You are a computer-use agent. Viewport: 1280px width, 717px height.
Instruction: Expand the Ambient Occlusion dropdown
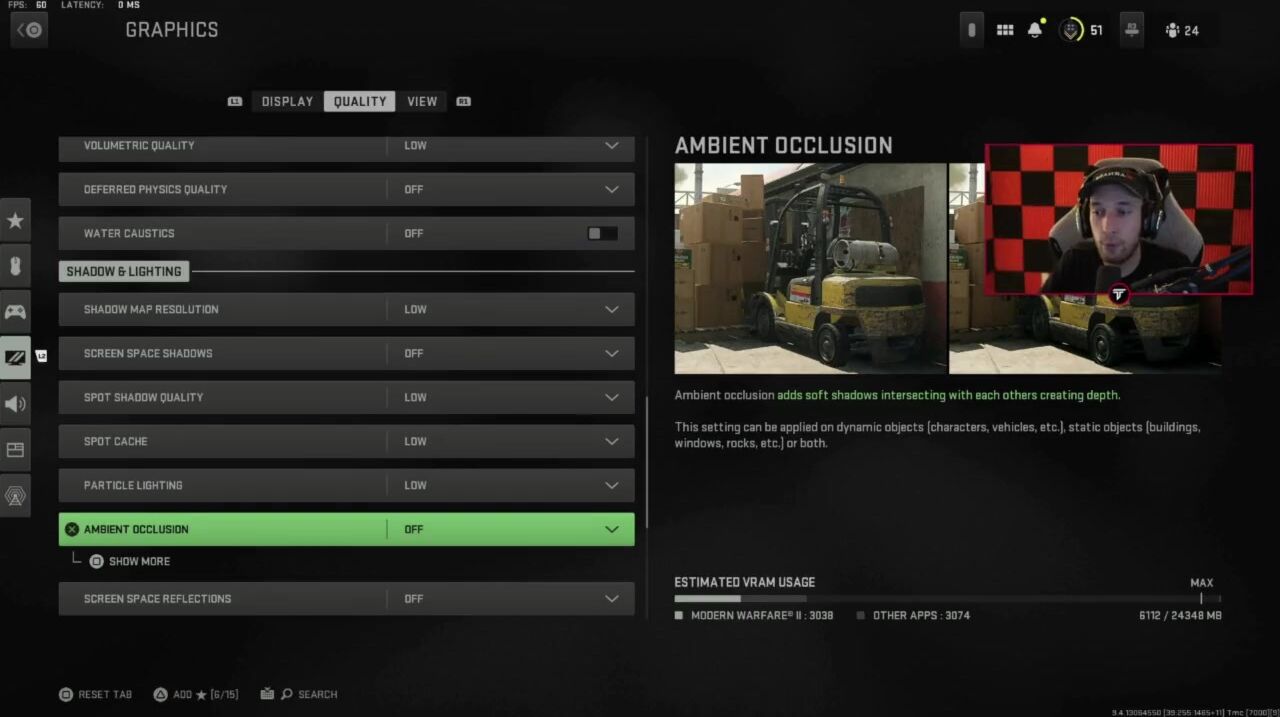click(611, 529)
